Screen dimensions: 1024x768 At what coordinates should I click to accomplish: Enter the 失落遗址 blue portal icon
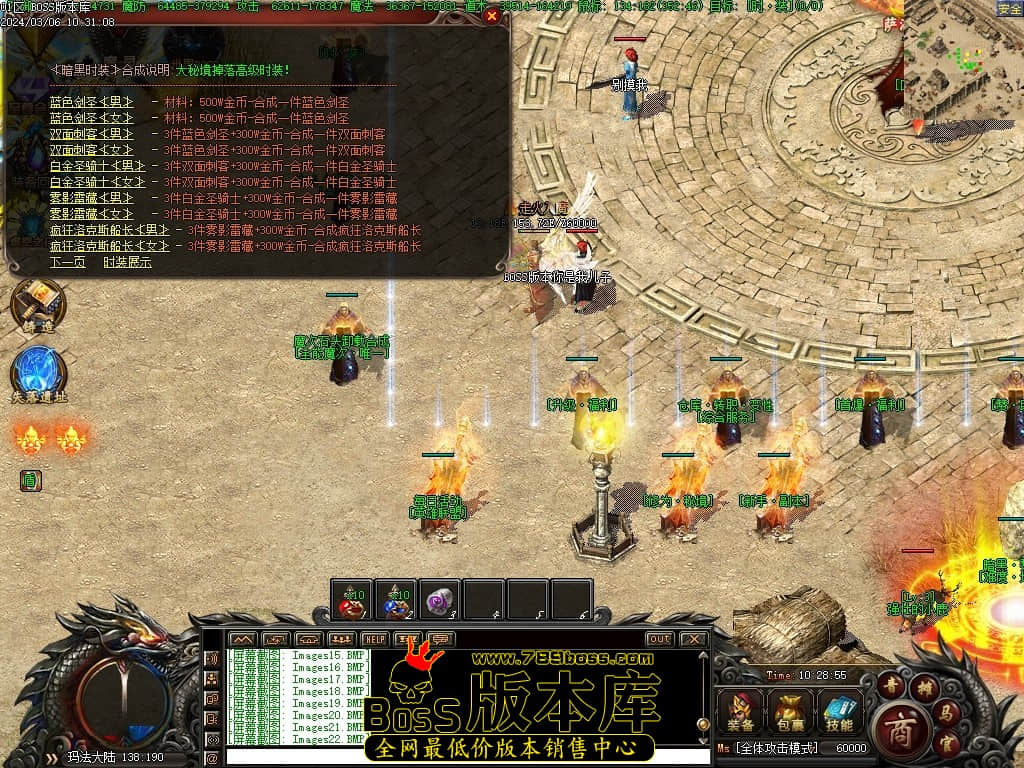(39, 372)
